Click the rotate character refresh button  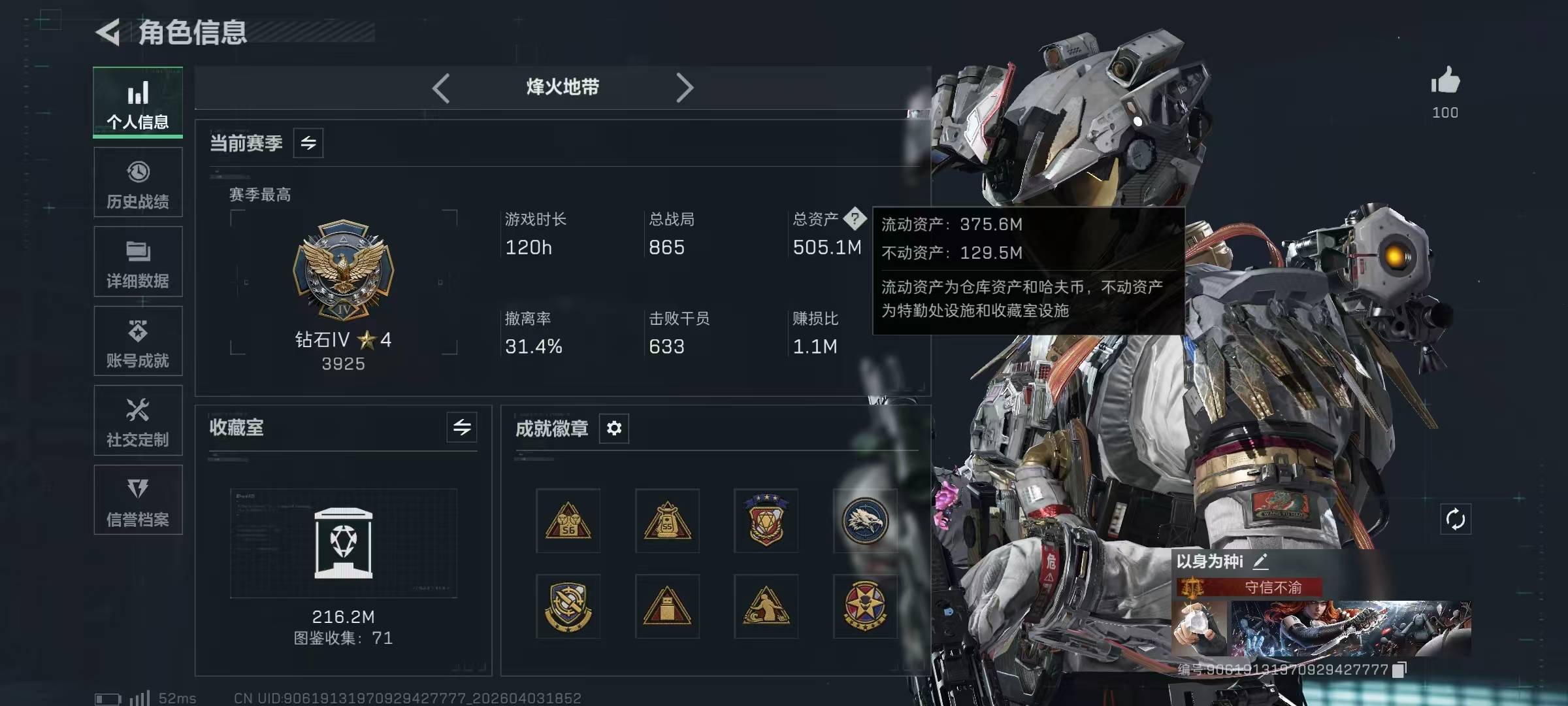(x=1455, y=520)
